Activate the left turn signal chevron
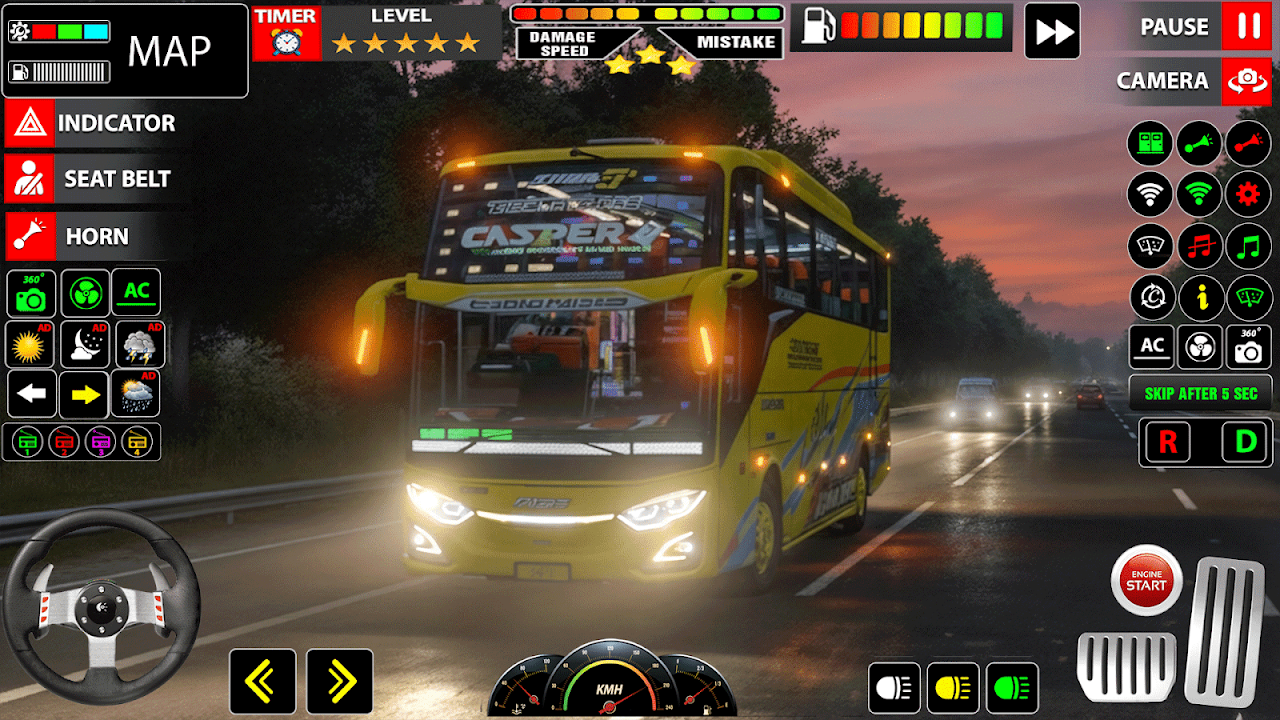This screenshot has height=720, width=1280. (x=262, y=682)
